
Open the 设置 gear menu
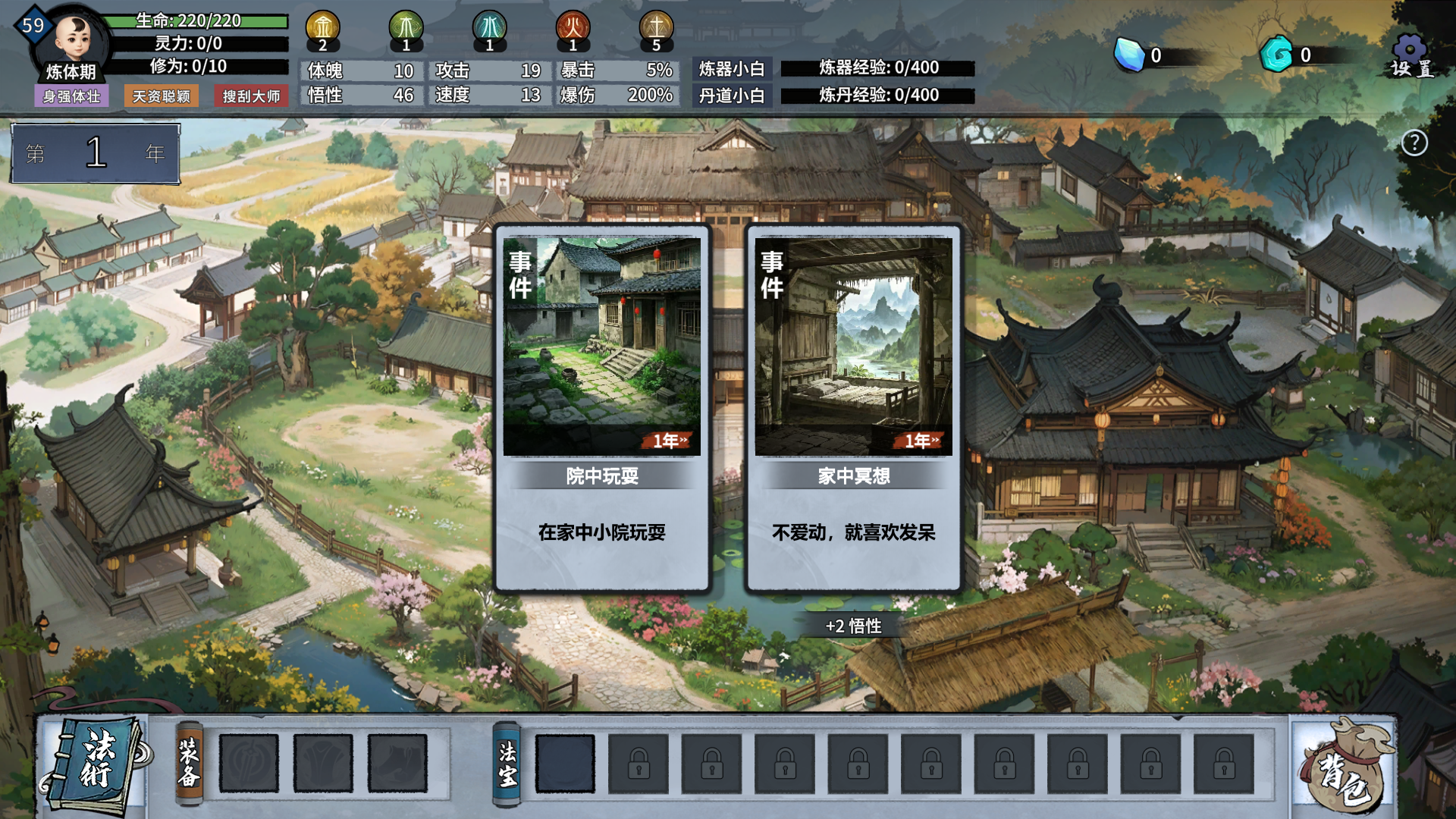(1410, 56)
